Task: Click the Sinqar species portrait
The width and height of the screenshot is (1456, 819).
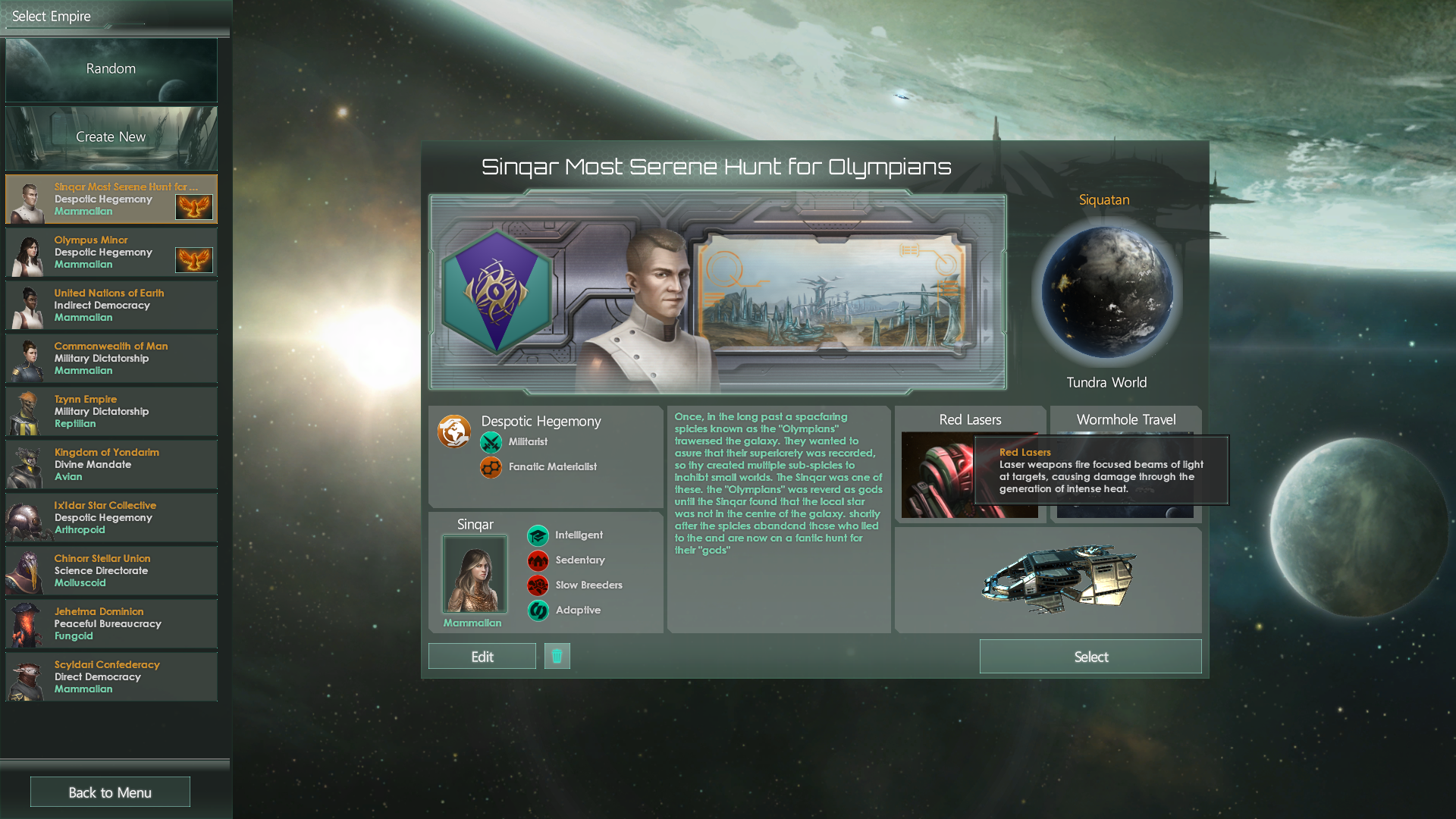Action: [x=475, y=574]
